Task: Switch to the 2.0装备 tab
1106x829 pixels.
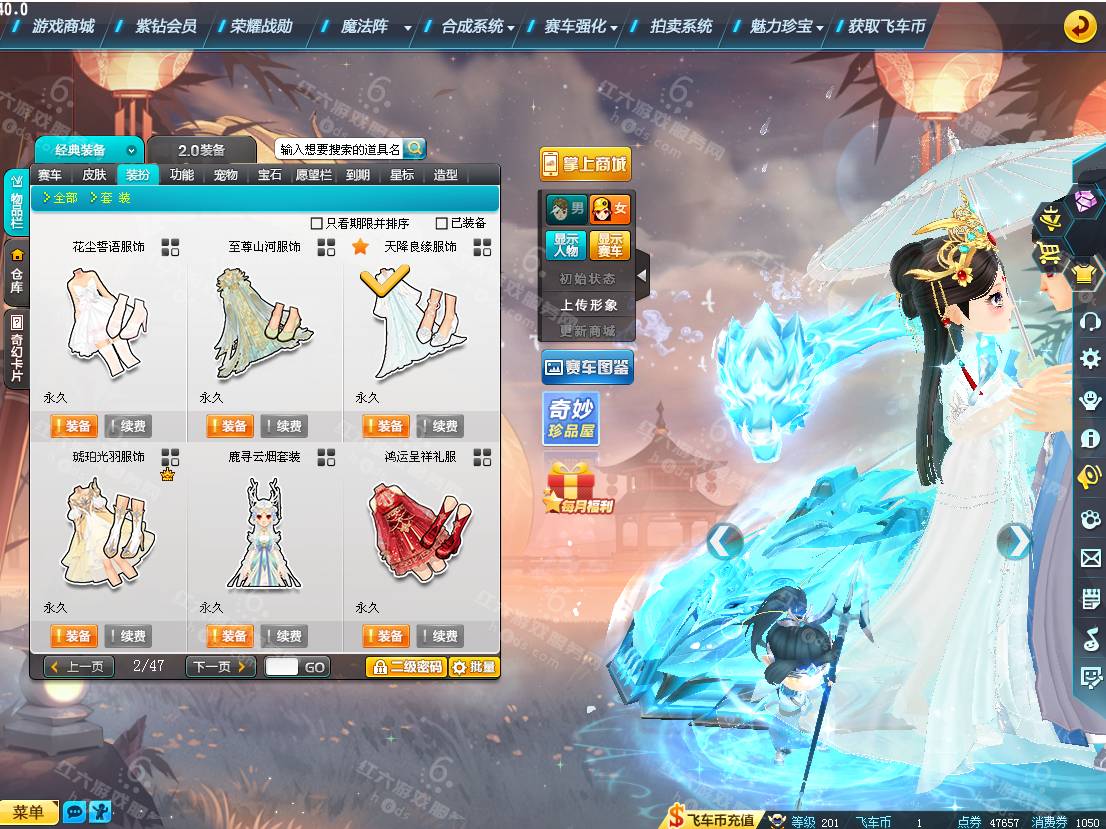Action: [202, 150]
